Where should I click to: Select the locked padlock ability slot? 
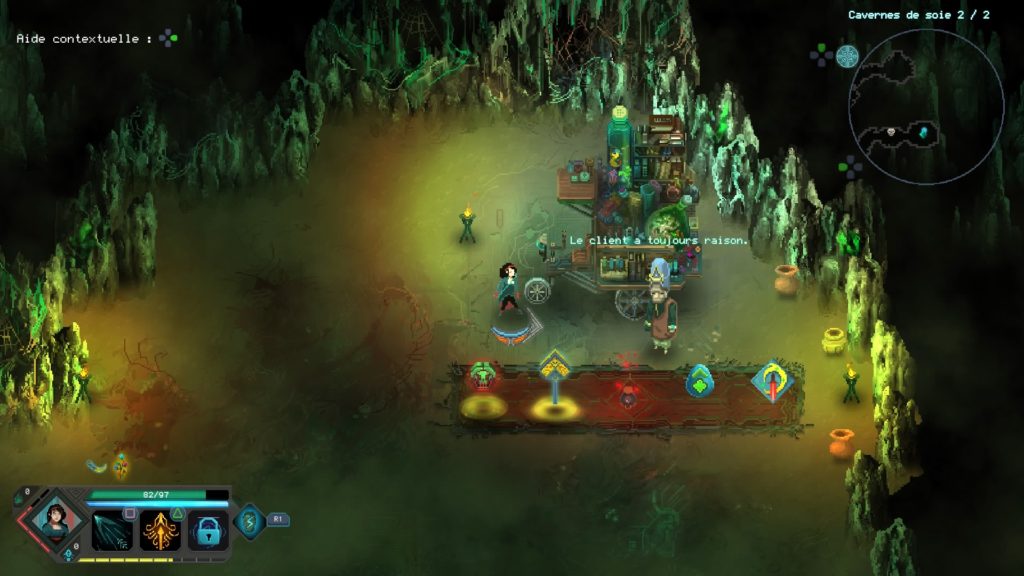click(x=208, y=530)
